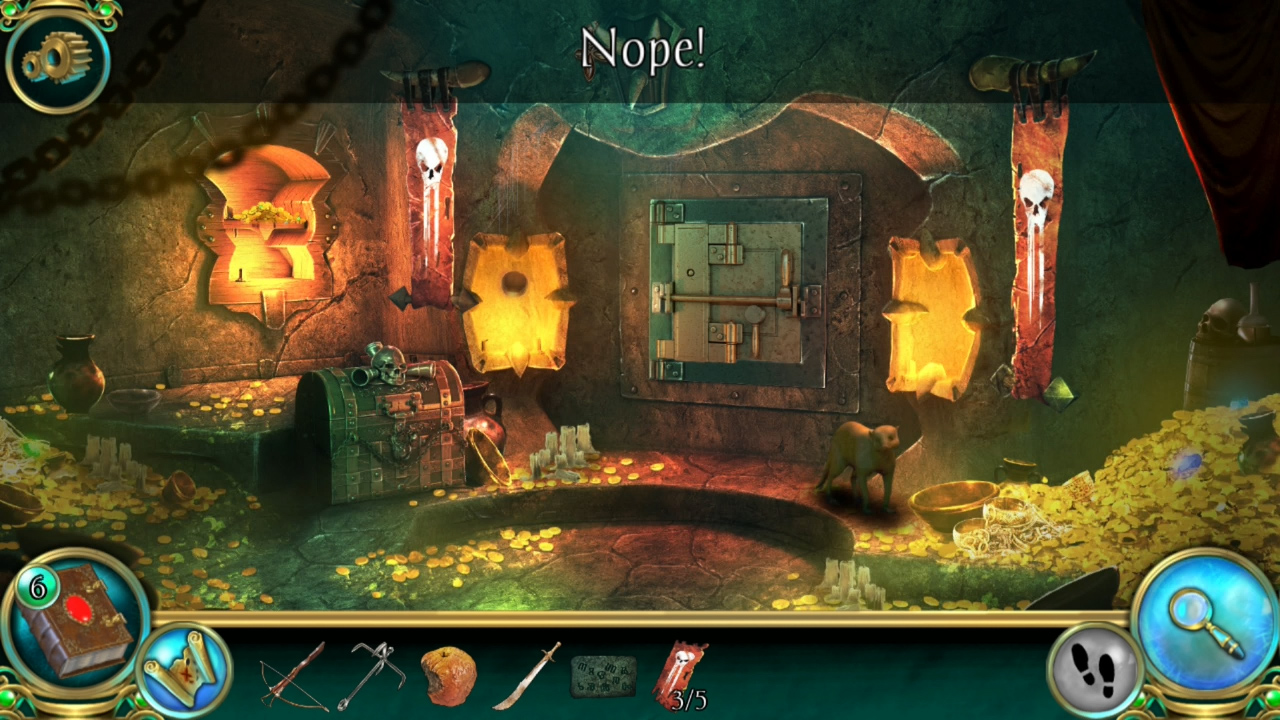Choose the curved scimitar in the tray
Screen dimensions: 1280x720
525,675
